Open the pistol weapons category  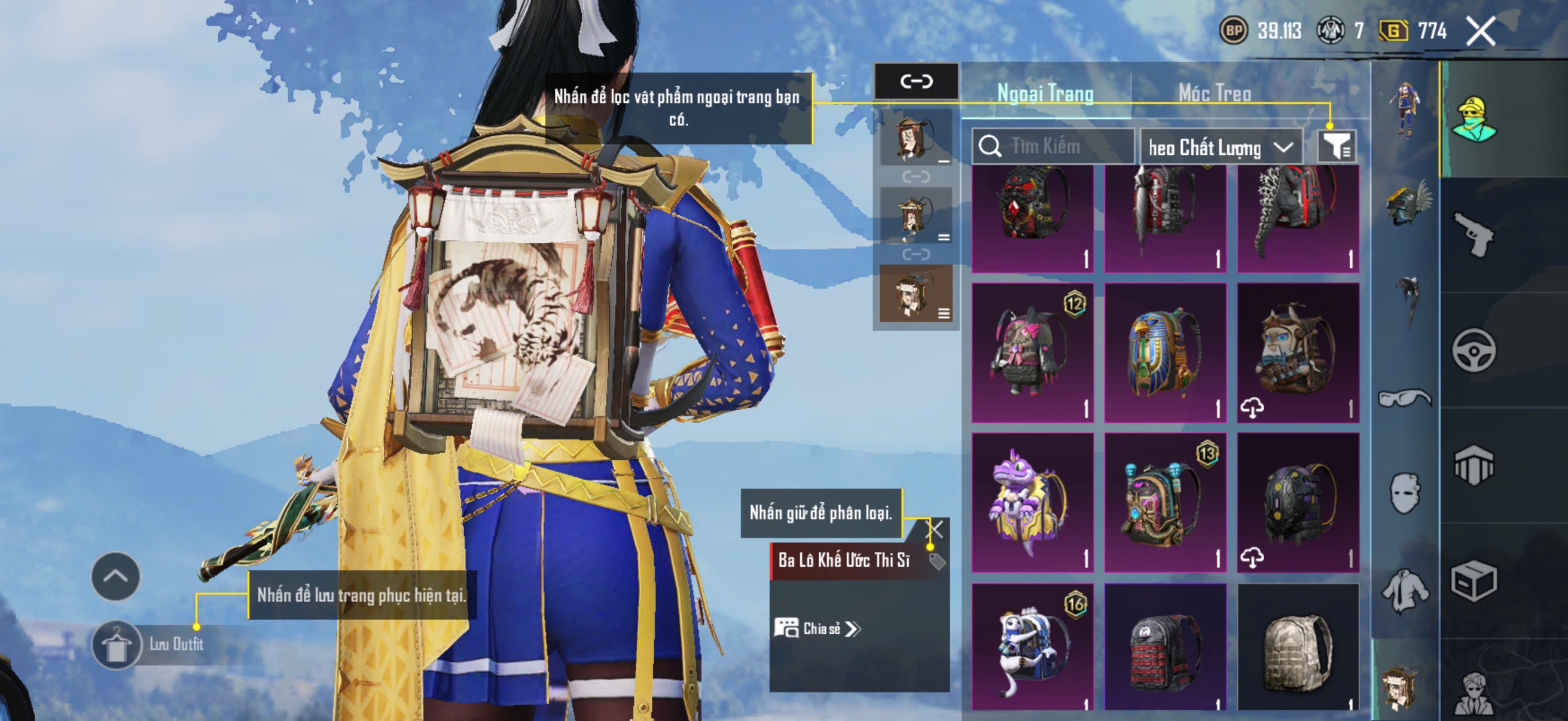pyautogui.click(x=1474, y=234)
